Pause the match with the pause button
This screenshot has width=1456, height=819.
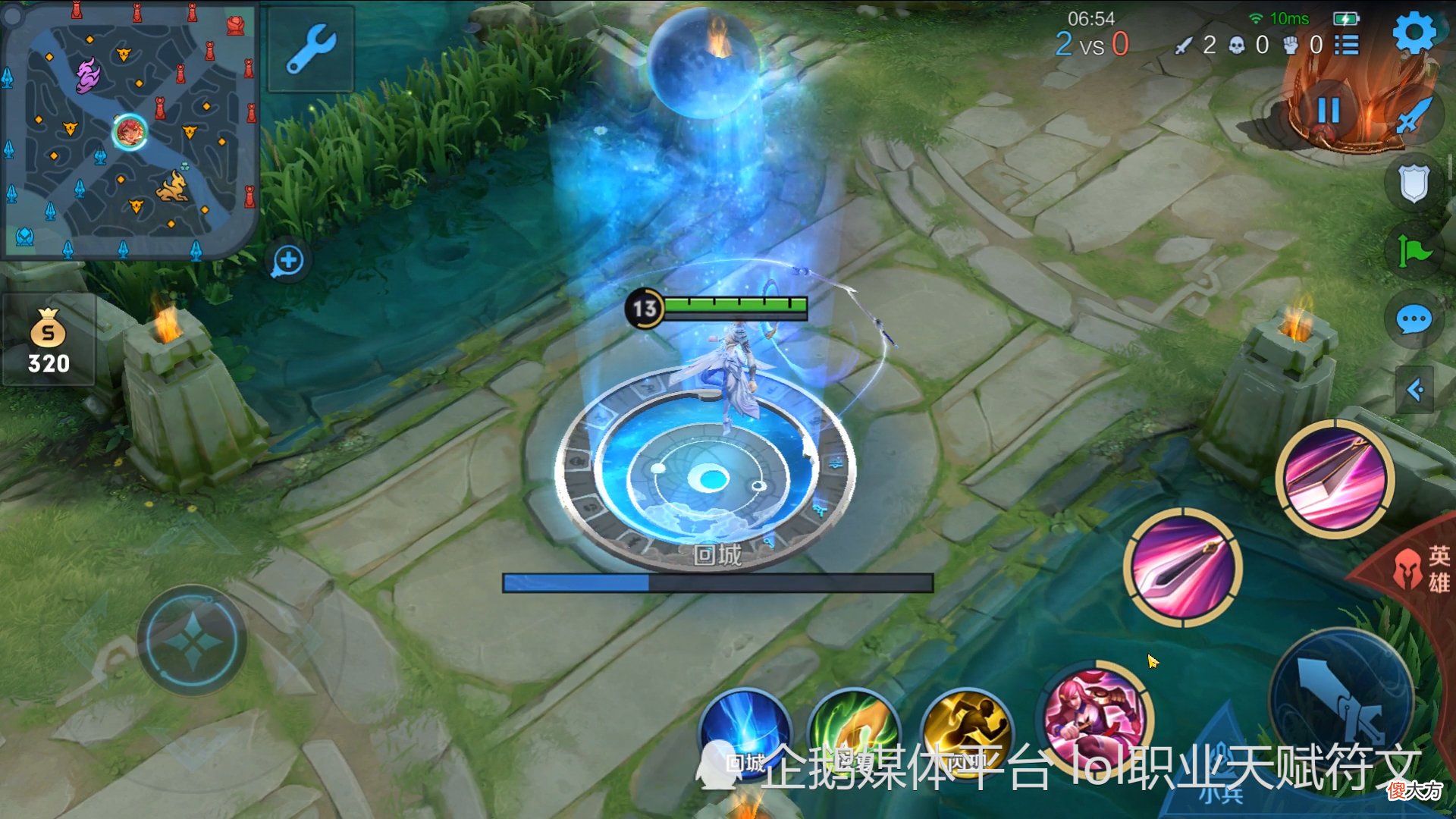coord(1329,111)
